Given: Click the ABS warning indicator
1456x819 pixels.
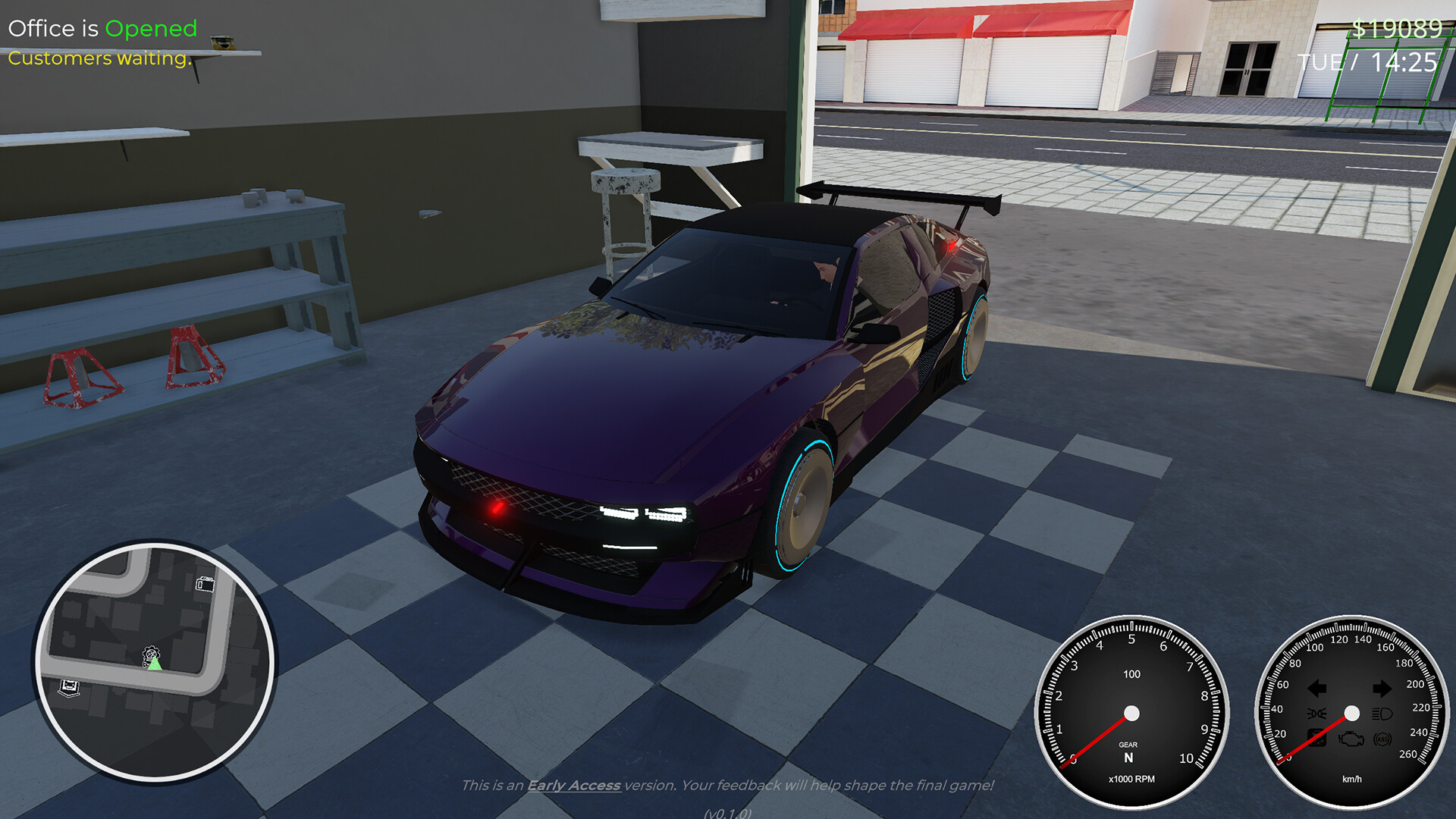Looking at the screenshot, I should point(1382,739).
